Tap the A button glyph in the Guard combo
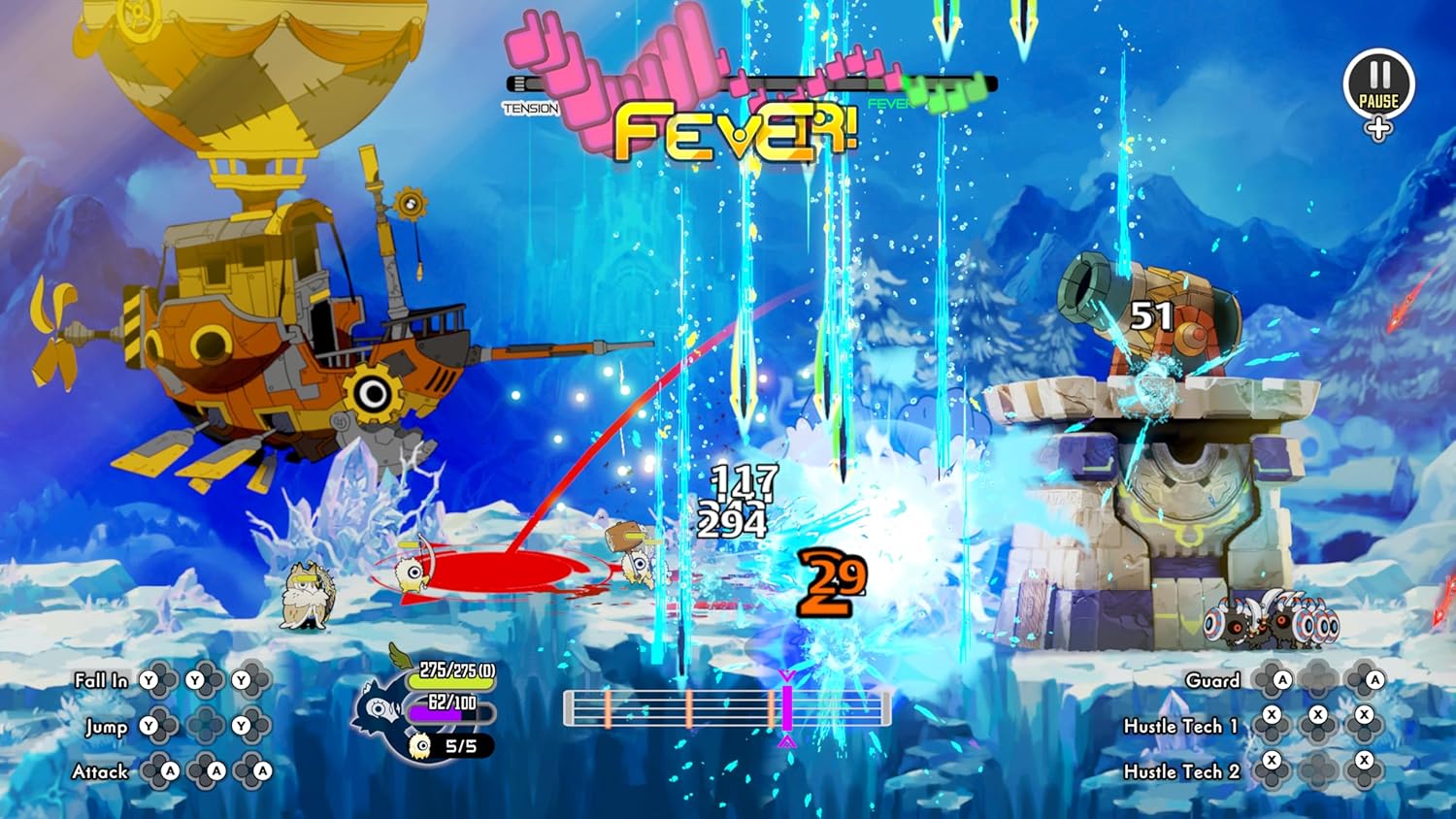 click(1282, 679)
